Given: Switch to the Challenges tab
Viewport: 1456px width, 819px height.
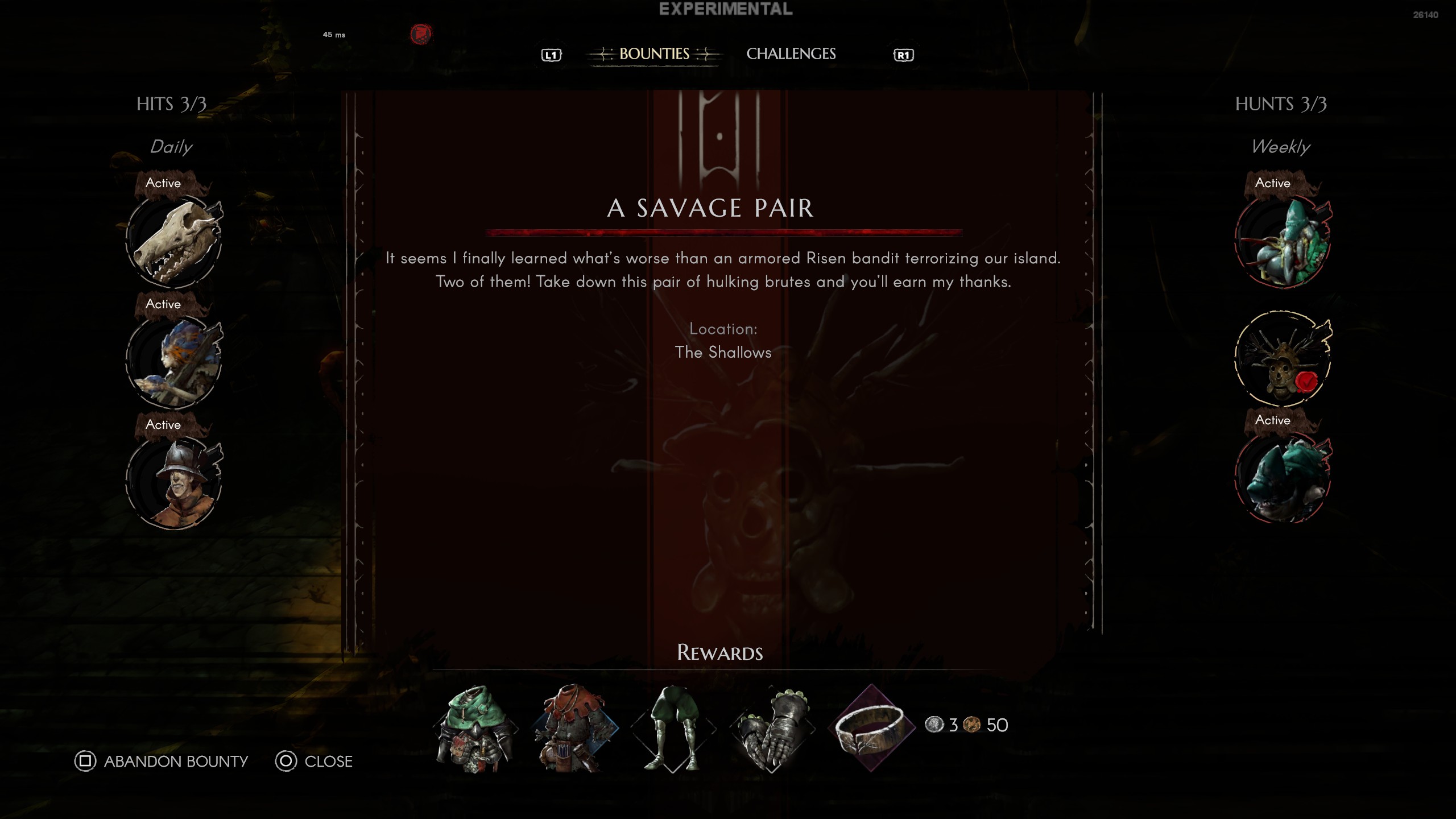Looking at the screenshot, I should [x=791, y=54].
